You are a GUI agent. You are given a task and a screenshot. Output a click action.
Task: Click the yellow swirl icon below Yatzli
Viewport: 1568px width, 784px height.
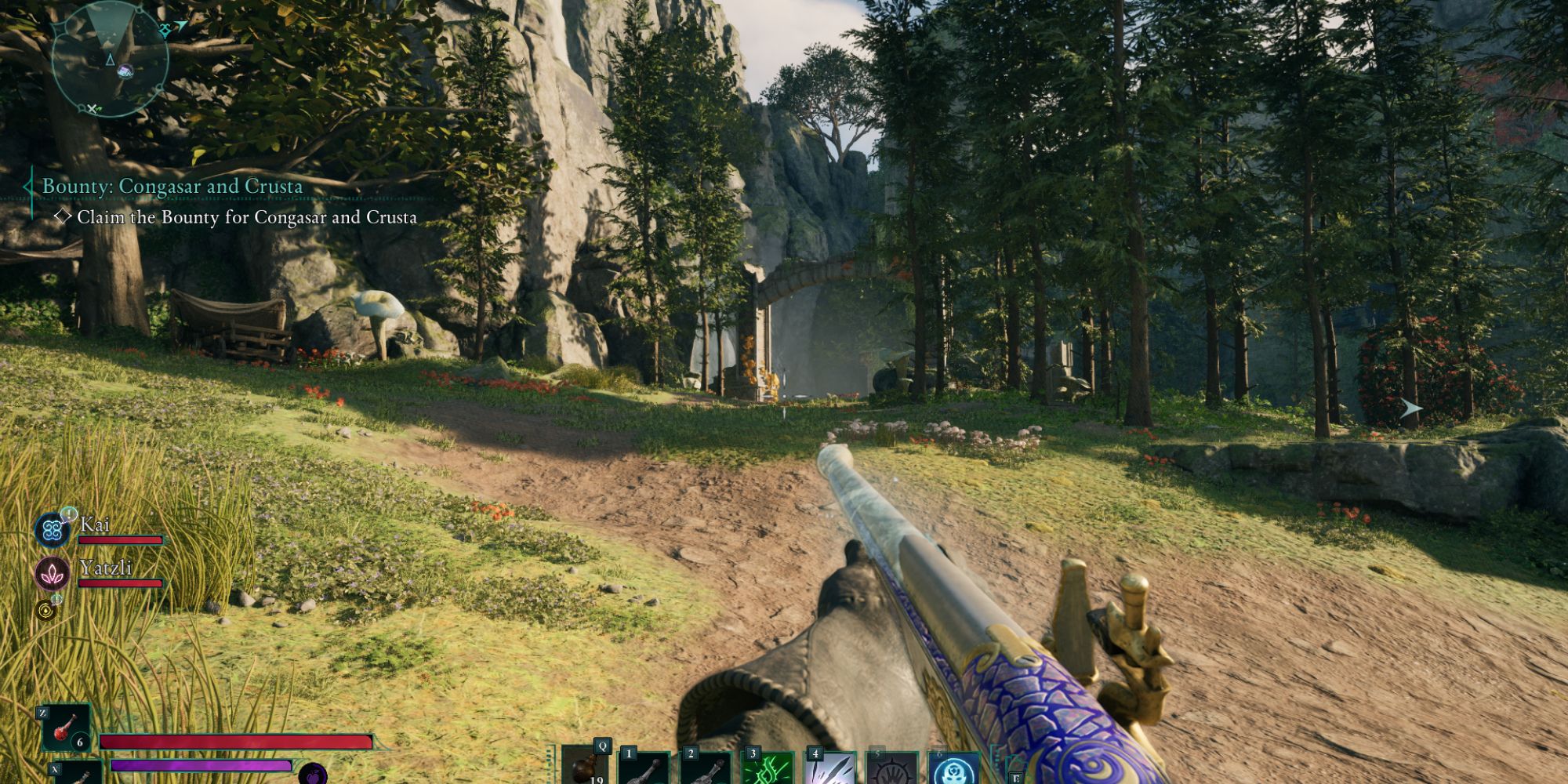point(46,610)
